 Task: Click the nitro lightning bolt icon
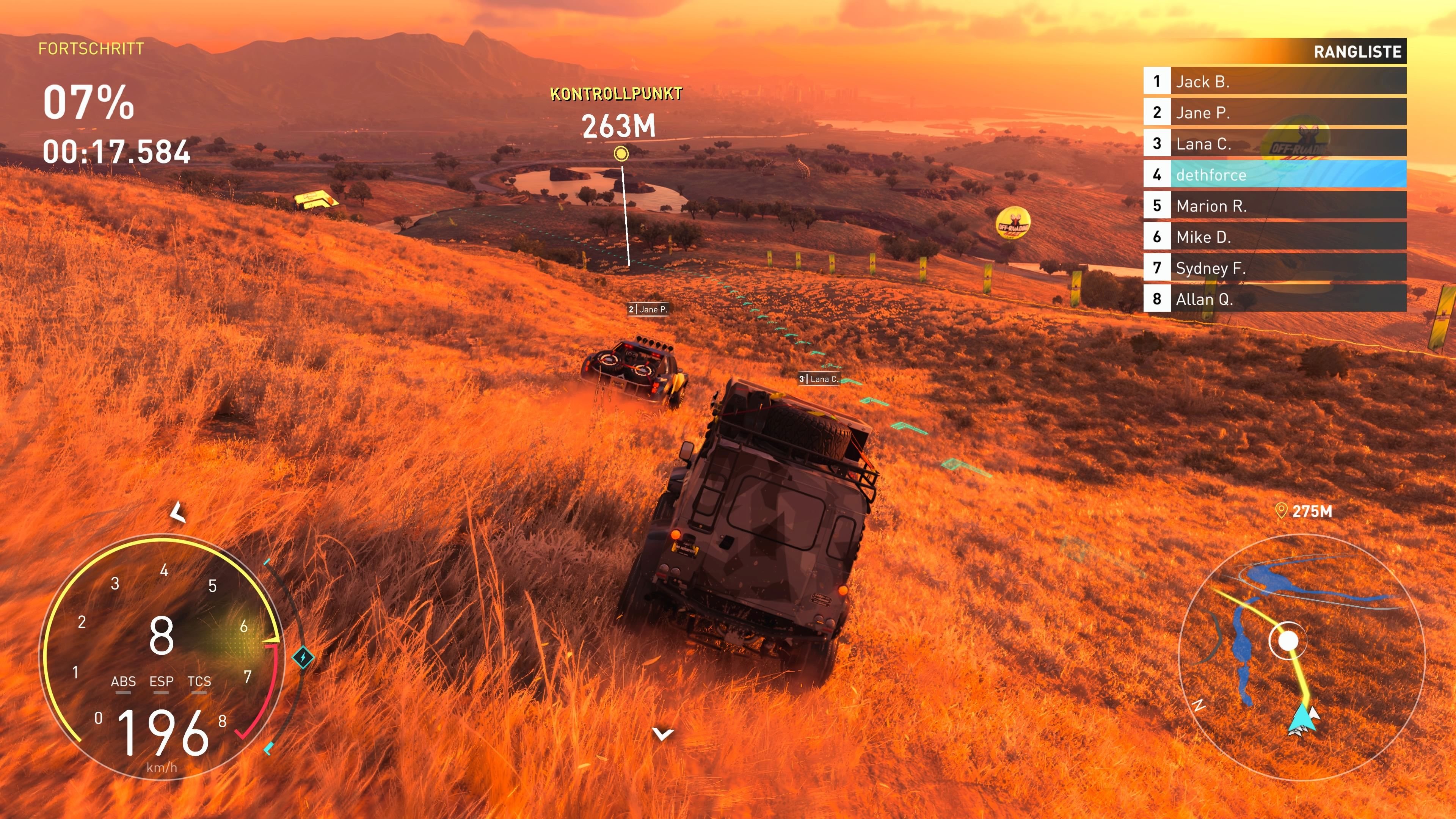tap(303, 657)
